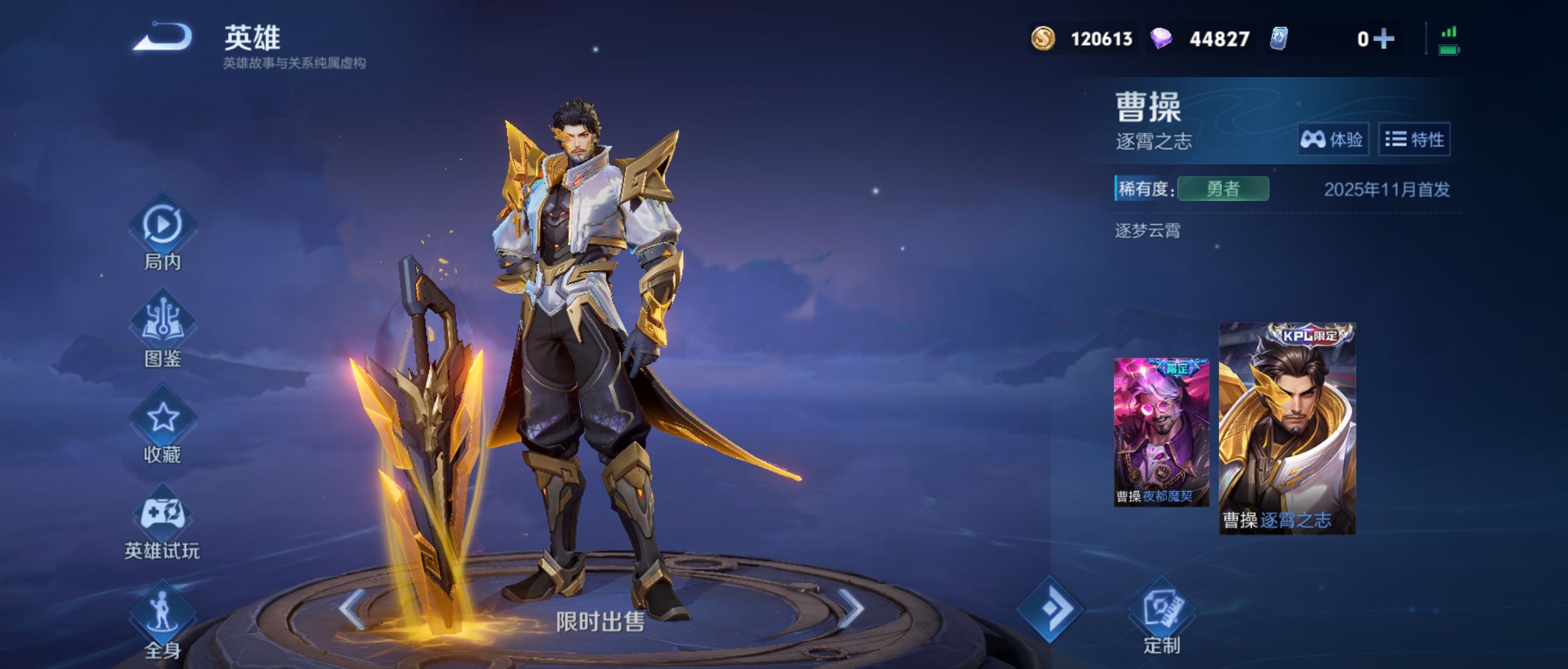Switch to previous hero with left arrow
Viewport: 1568px width, 669px height.
click(354, 607)
